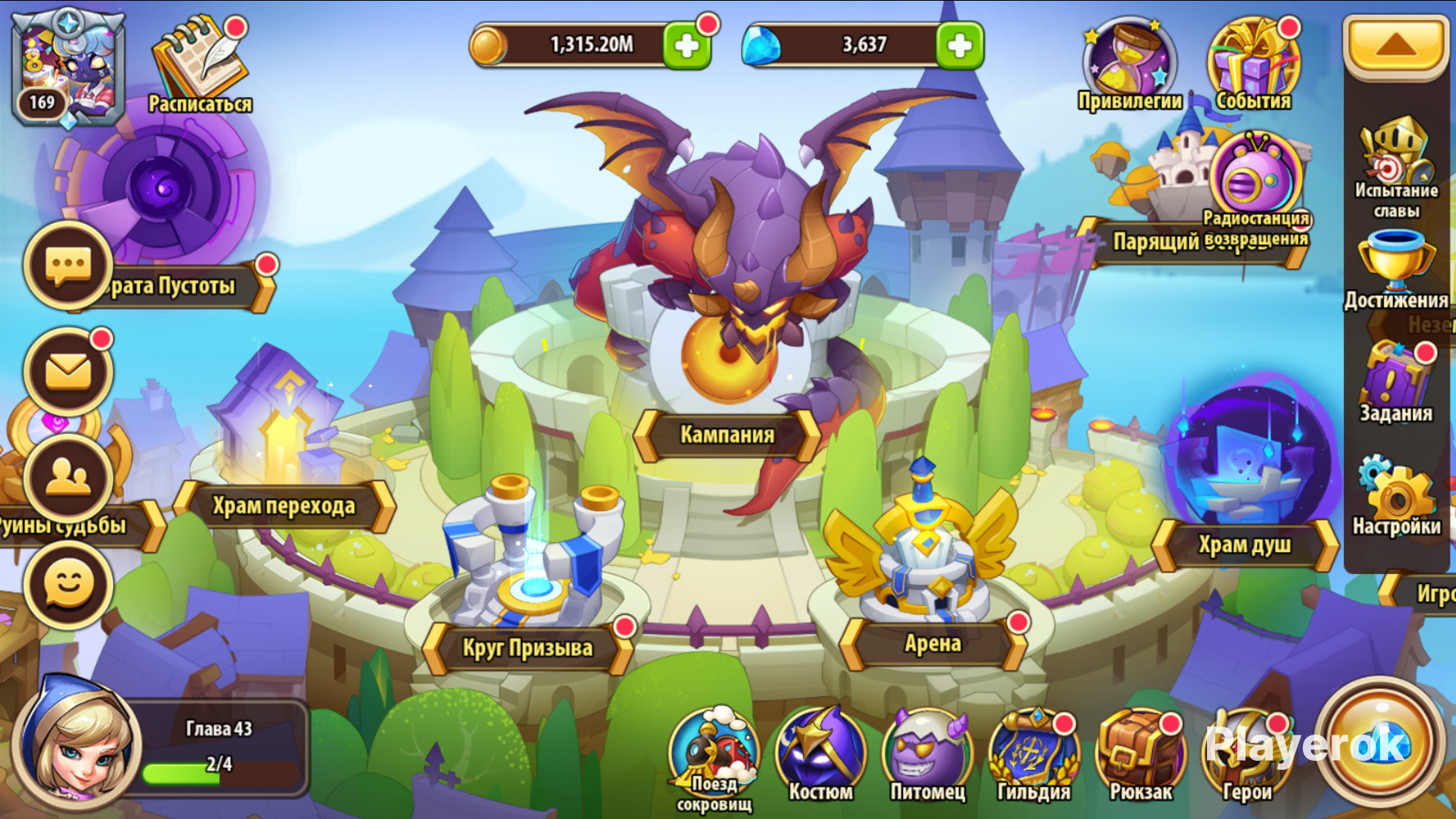Enter the Арена building

pos(933,644)
